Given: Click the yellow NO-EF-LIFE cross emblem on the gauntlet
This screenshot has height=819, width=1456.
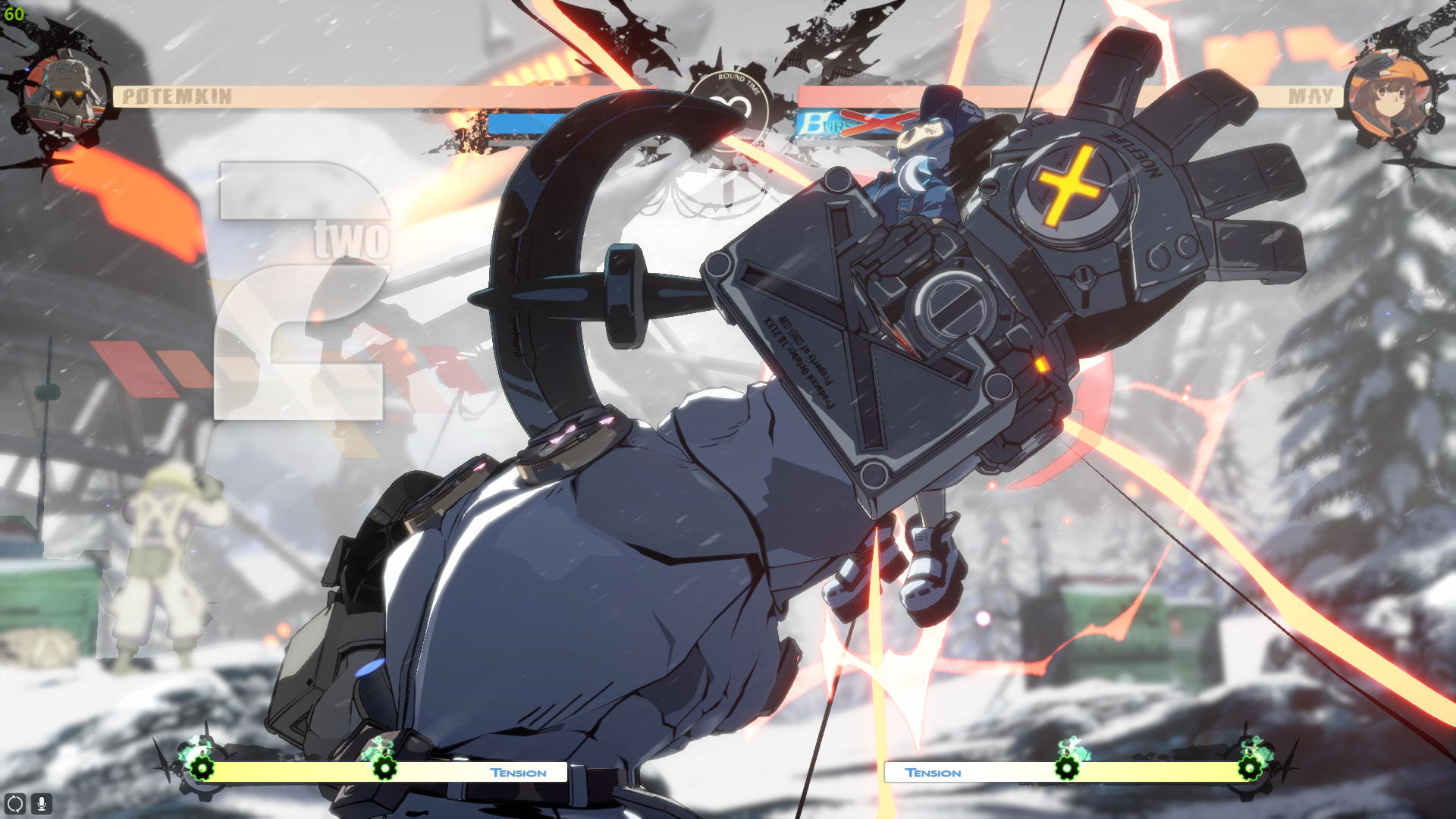Looking at the screenshot, I should pos(1068,183).
